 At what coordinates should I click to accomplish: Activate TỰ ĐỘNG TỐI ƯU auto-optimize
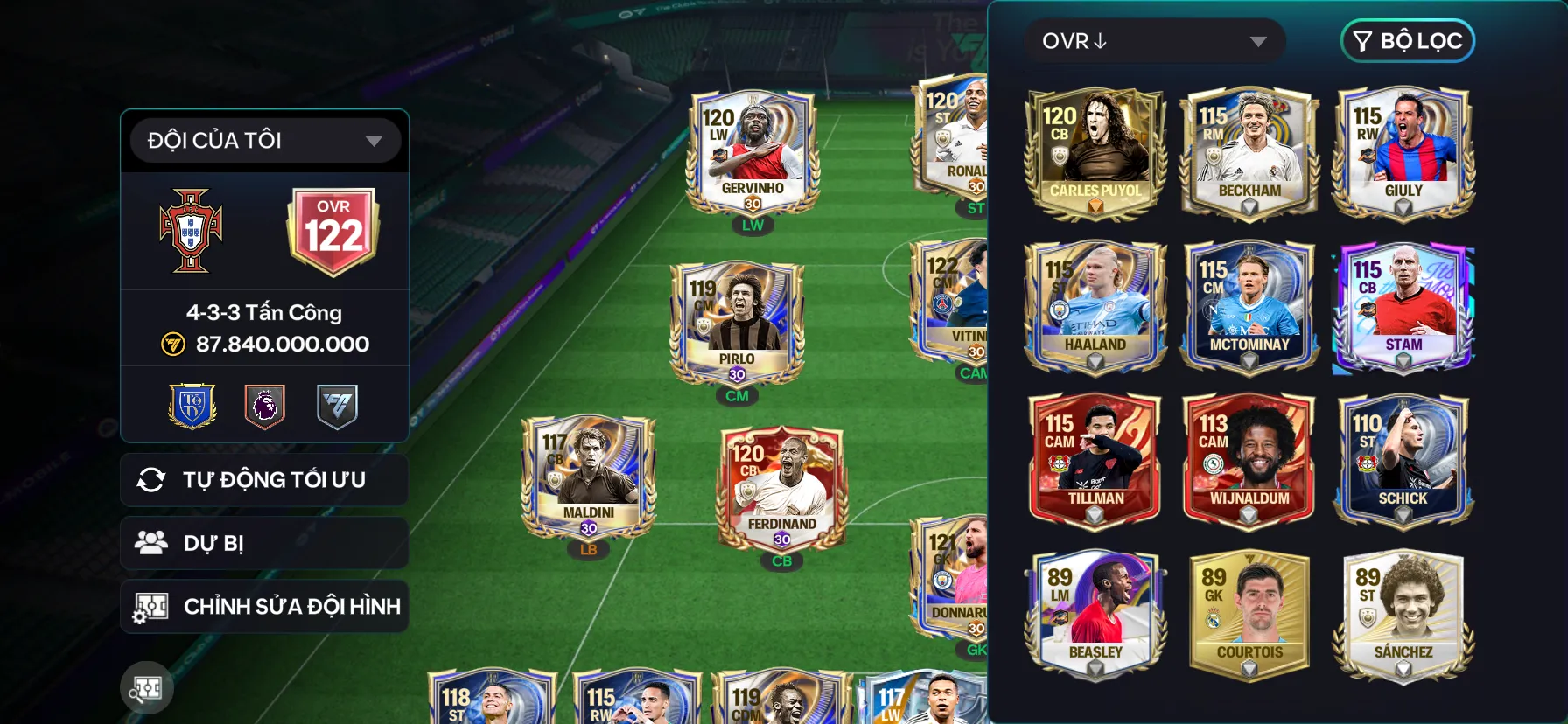264,479
